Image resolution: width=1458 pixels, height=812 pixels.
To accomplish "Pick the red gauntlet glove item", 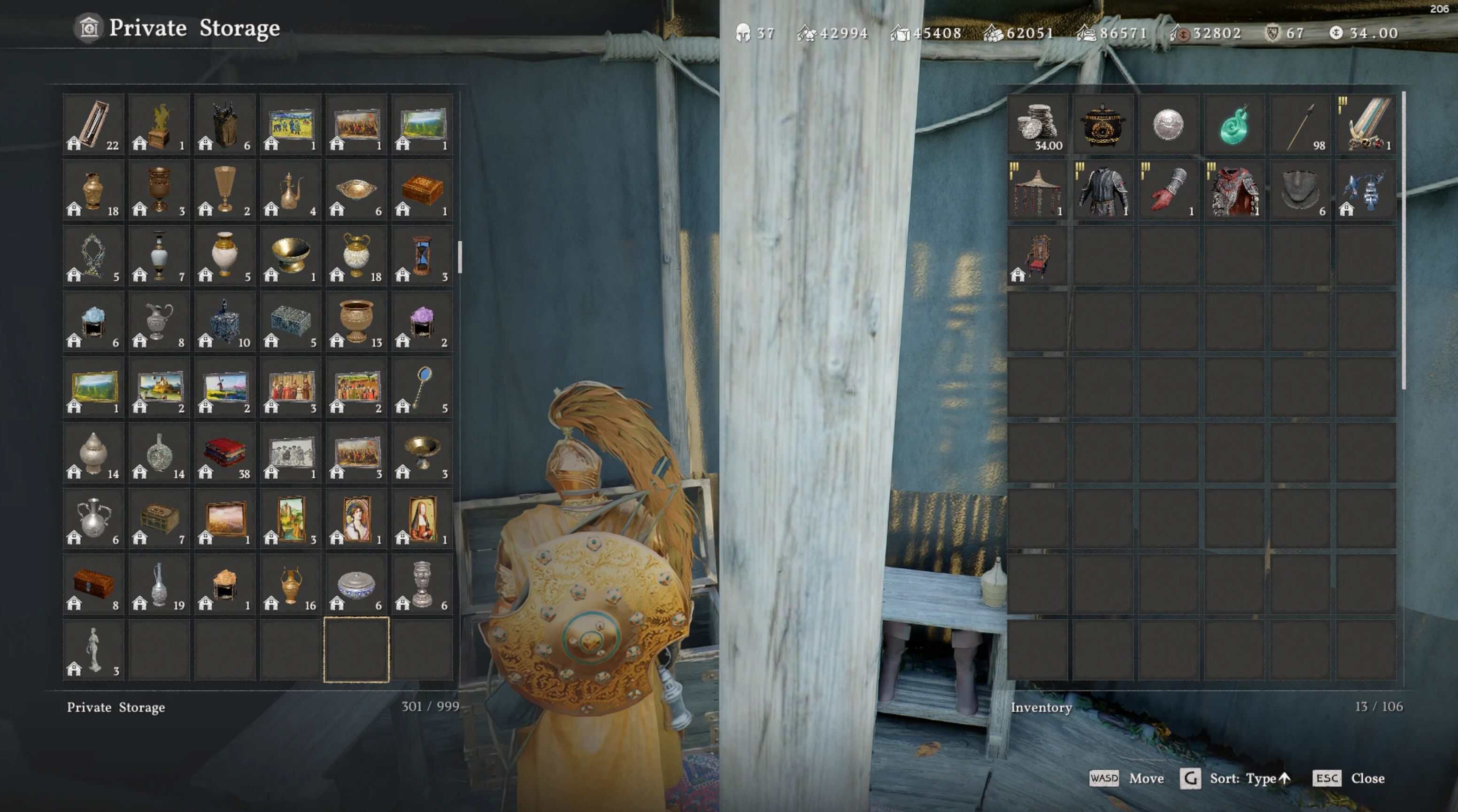I will [x=1168, y=189].
